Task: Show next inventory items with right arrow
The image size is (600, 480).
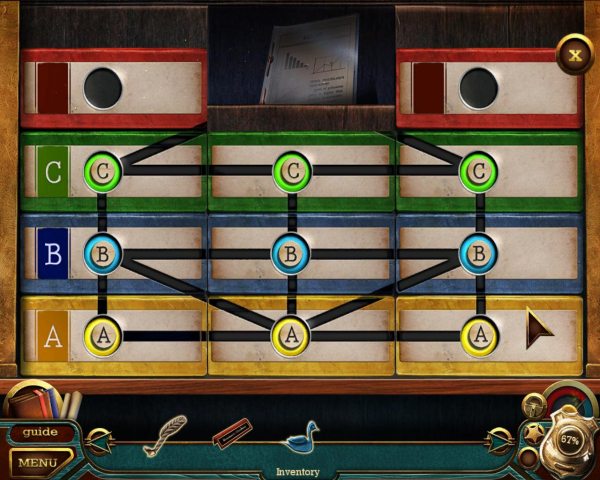Action: pos(500,438)
